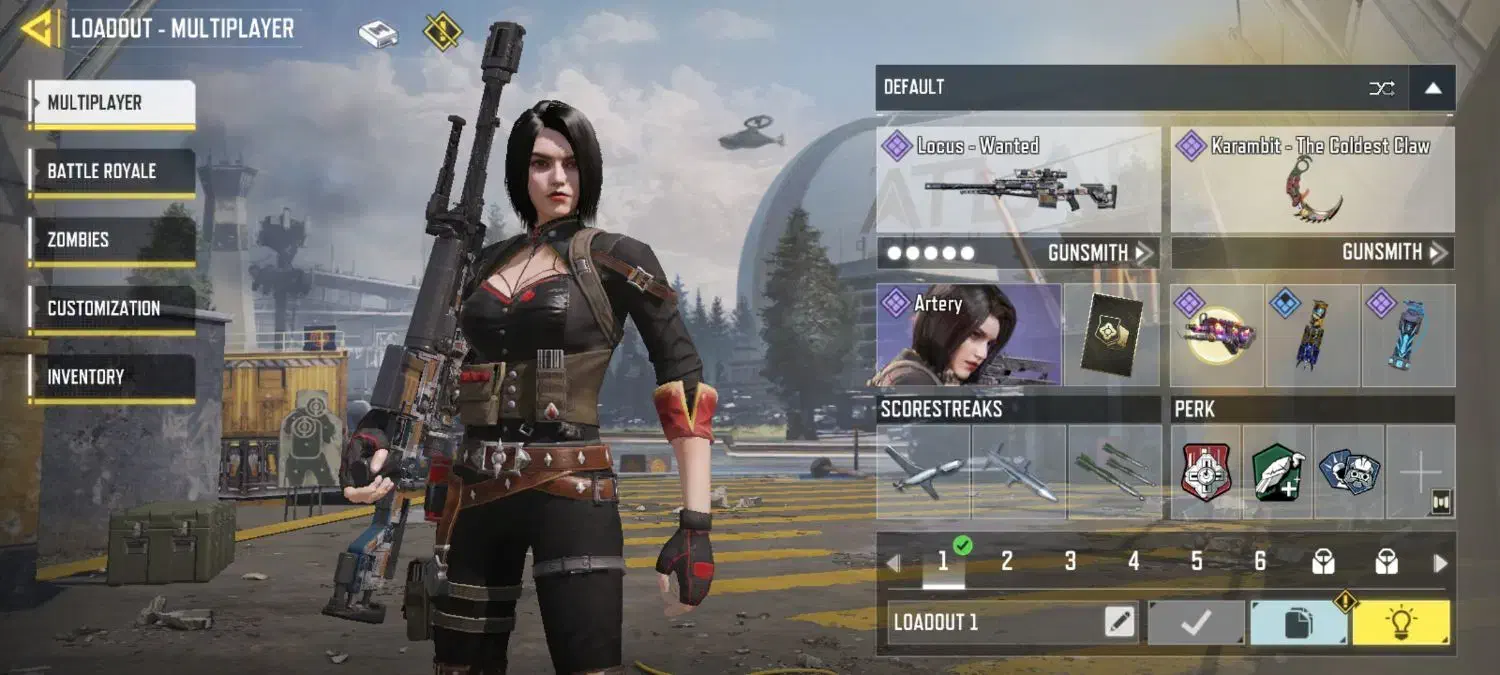The height and width of the screenshot is (675, 1500).
Task: Switch to loadout number 3
Action: [x=1070, y=562]
